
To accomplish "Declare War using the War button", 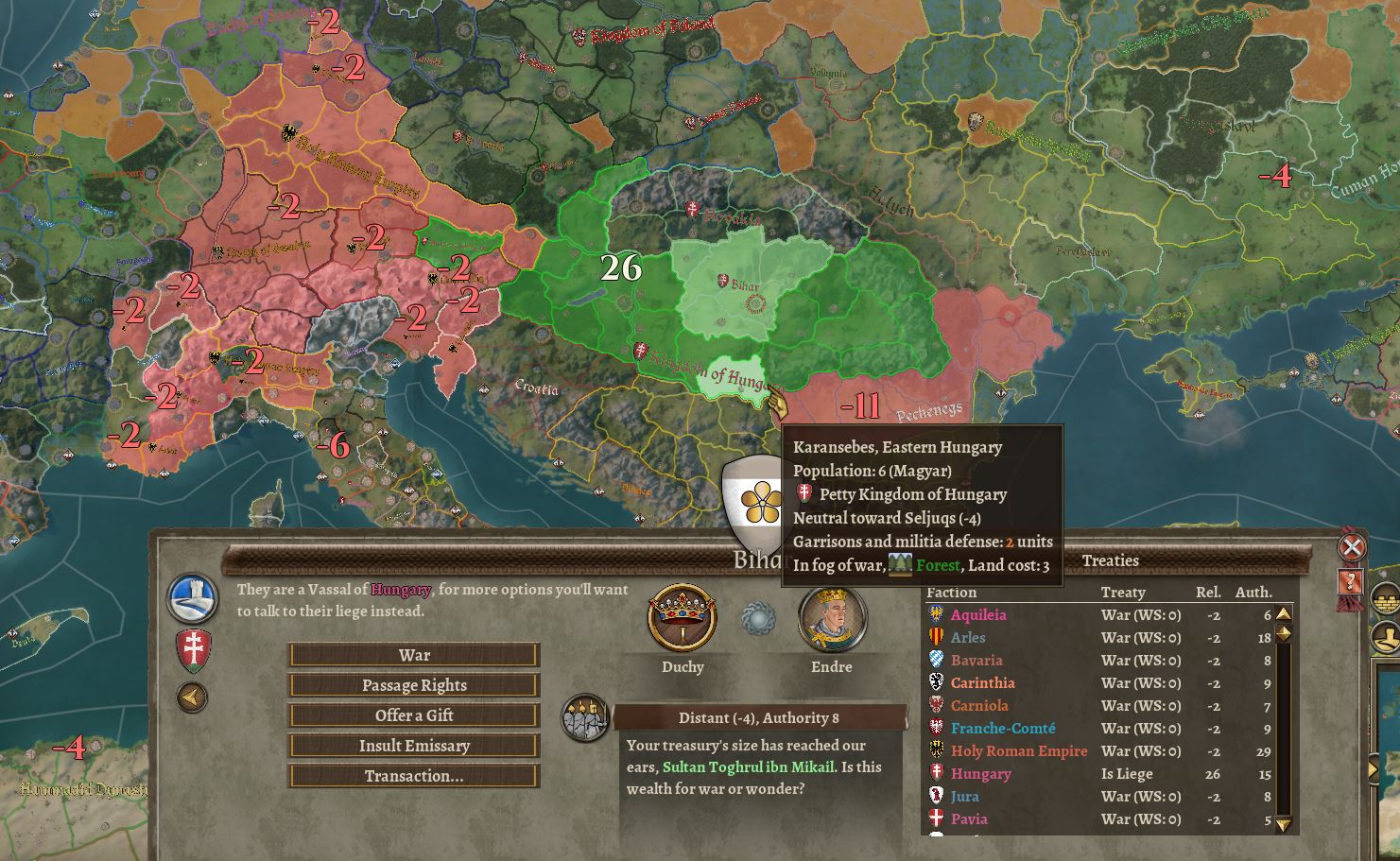I will (413, 654).
